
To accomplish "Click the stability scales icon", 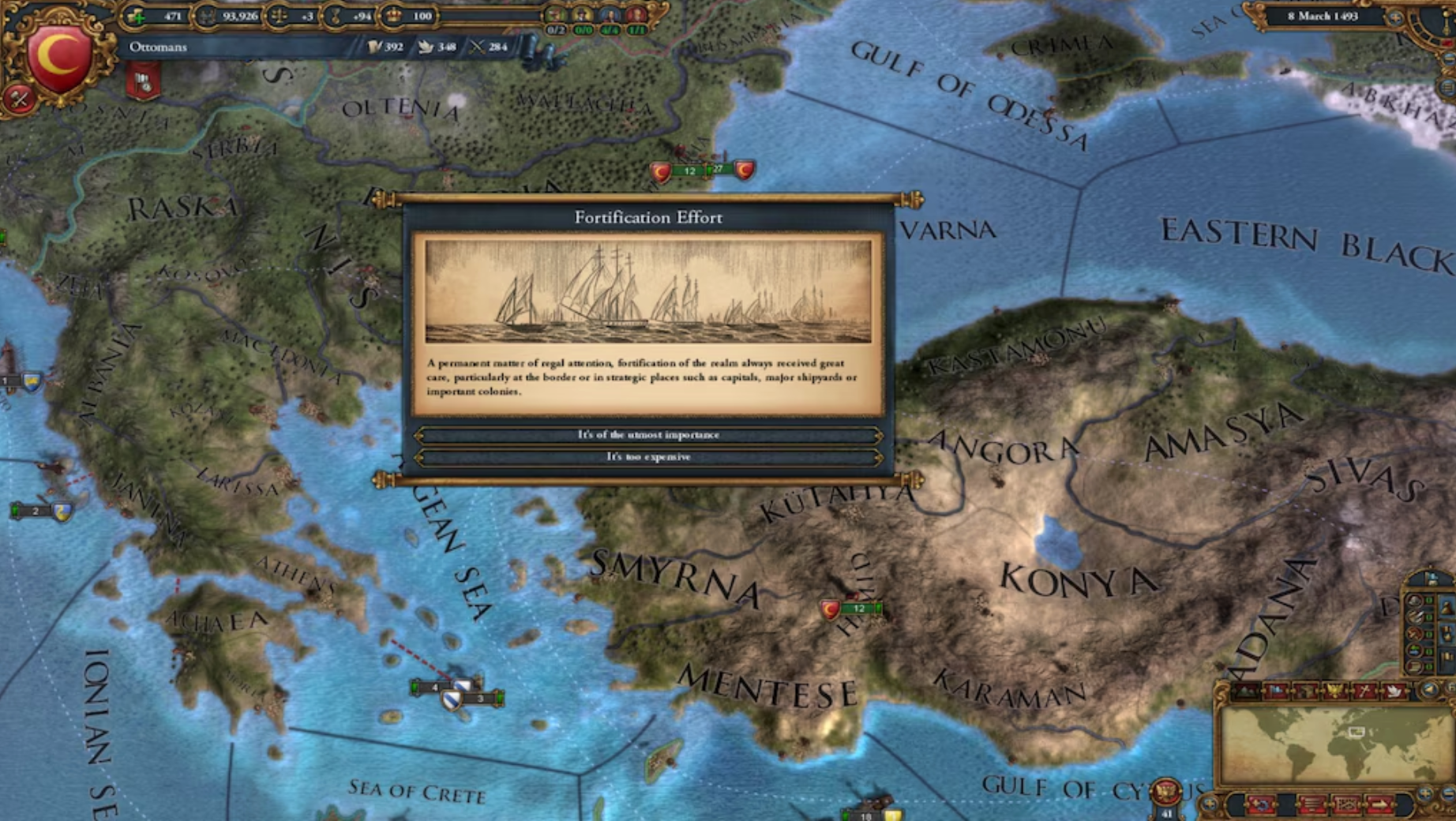I will pyautogui.click(x=280, y=17).
